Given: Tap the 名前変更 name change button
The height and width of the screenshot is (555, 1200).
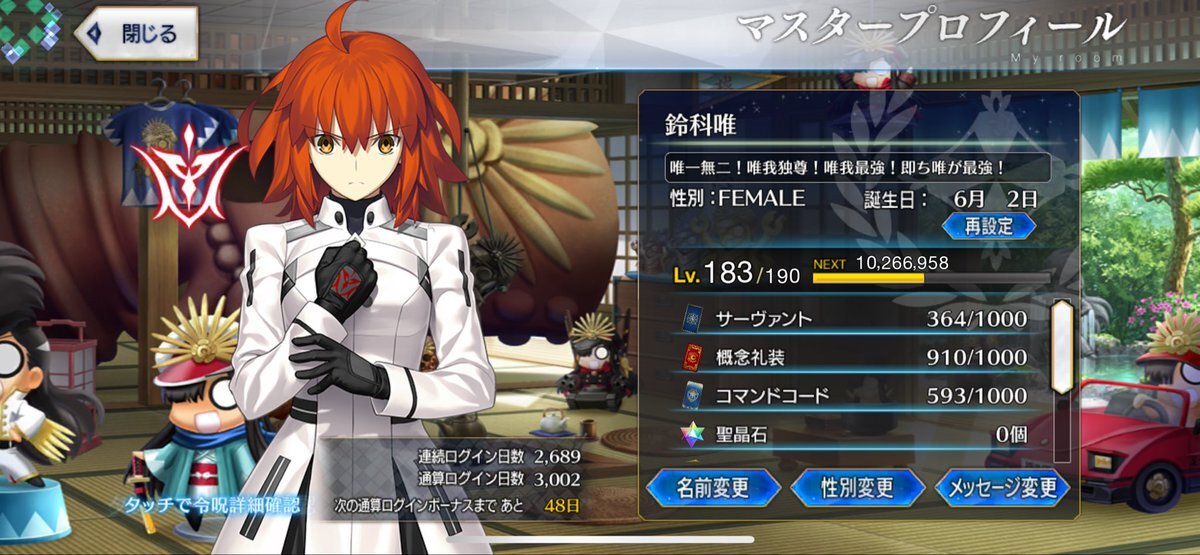Looking at the screenshot, I should click(x=713, y=487).
